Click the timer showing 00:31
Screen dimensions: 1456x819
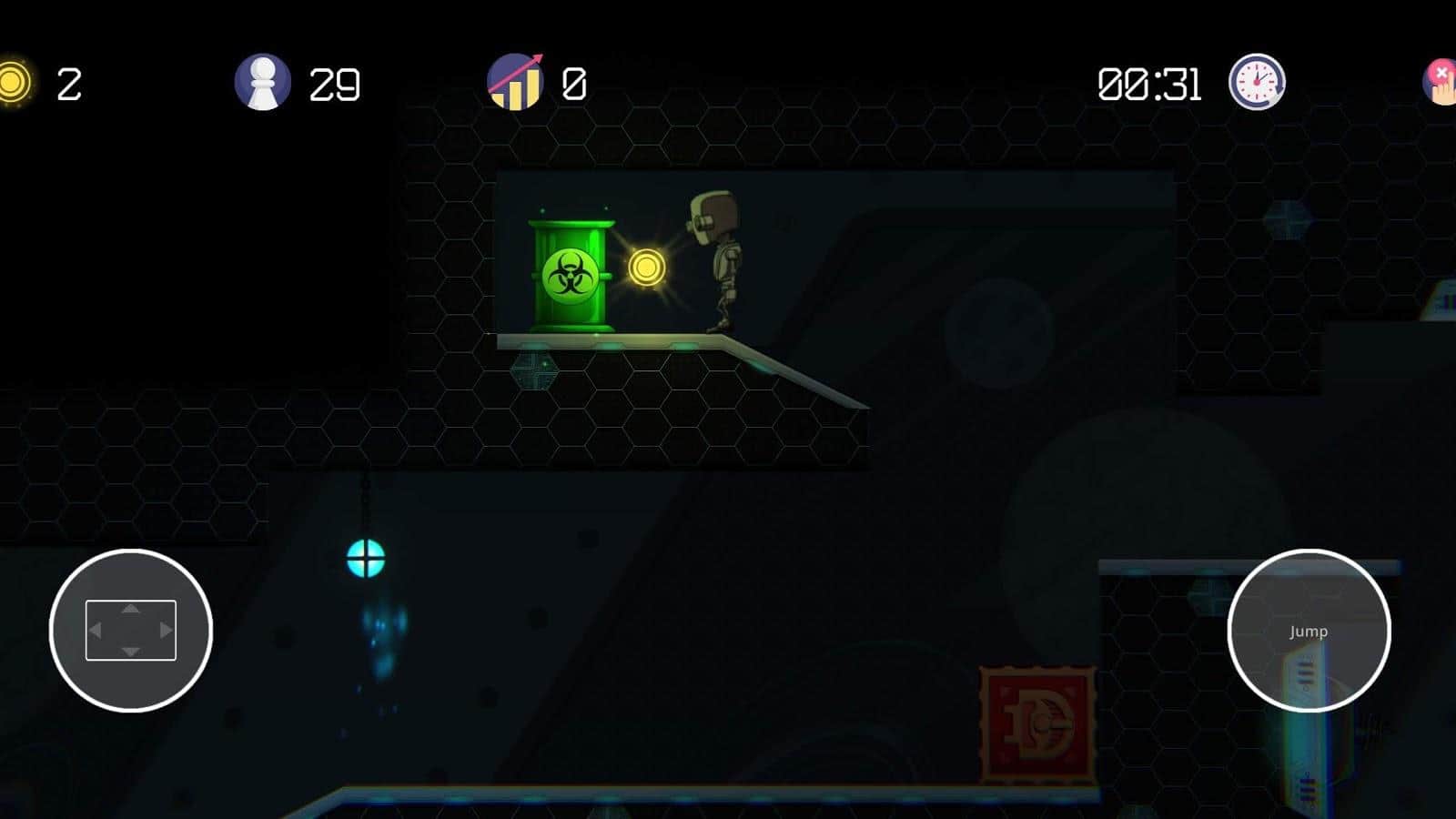(x=1151, y=84)
